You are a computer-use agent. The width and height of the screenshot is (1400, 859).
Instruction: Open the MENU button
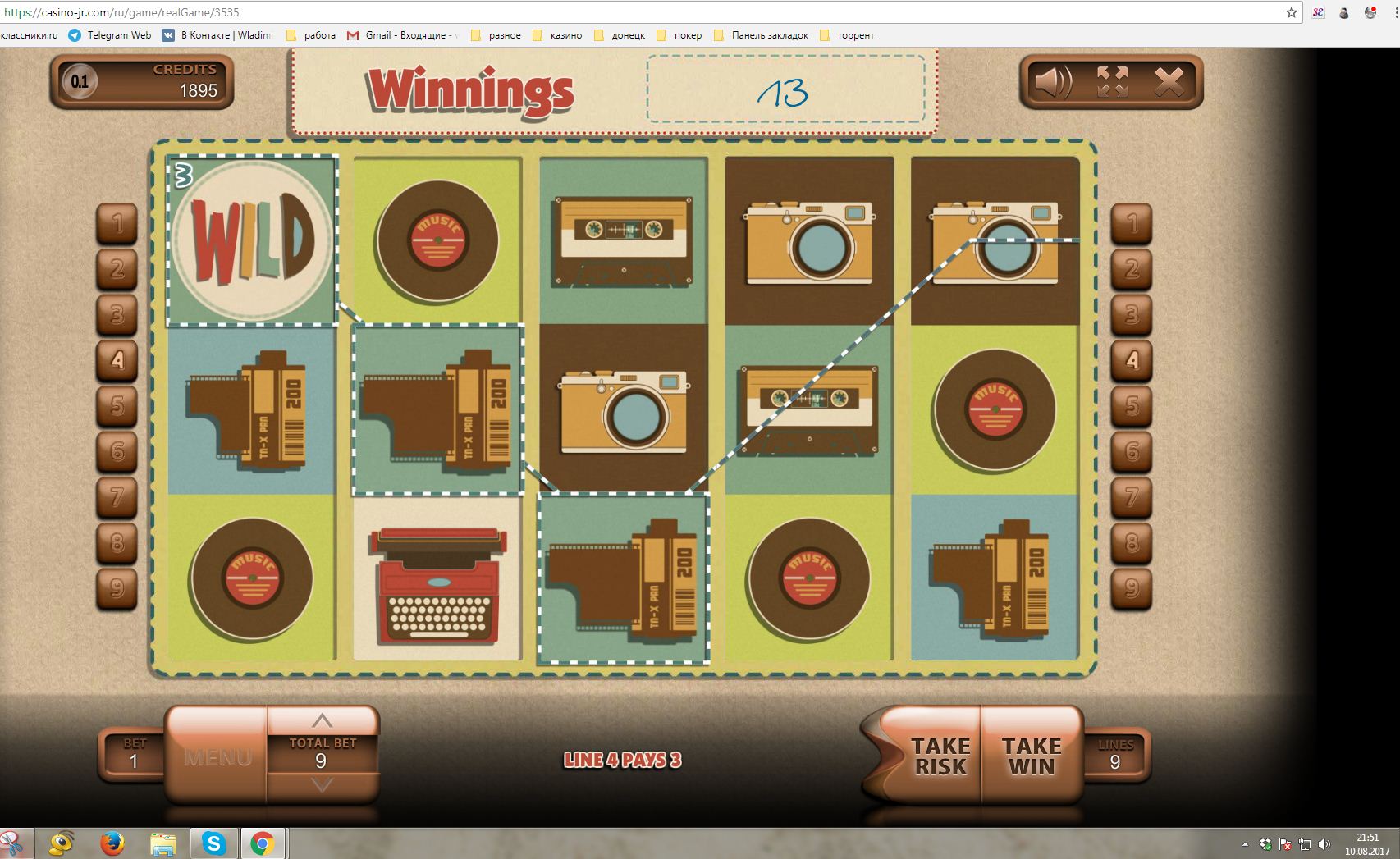point(217,756)
